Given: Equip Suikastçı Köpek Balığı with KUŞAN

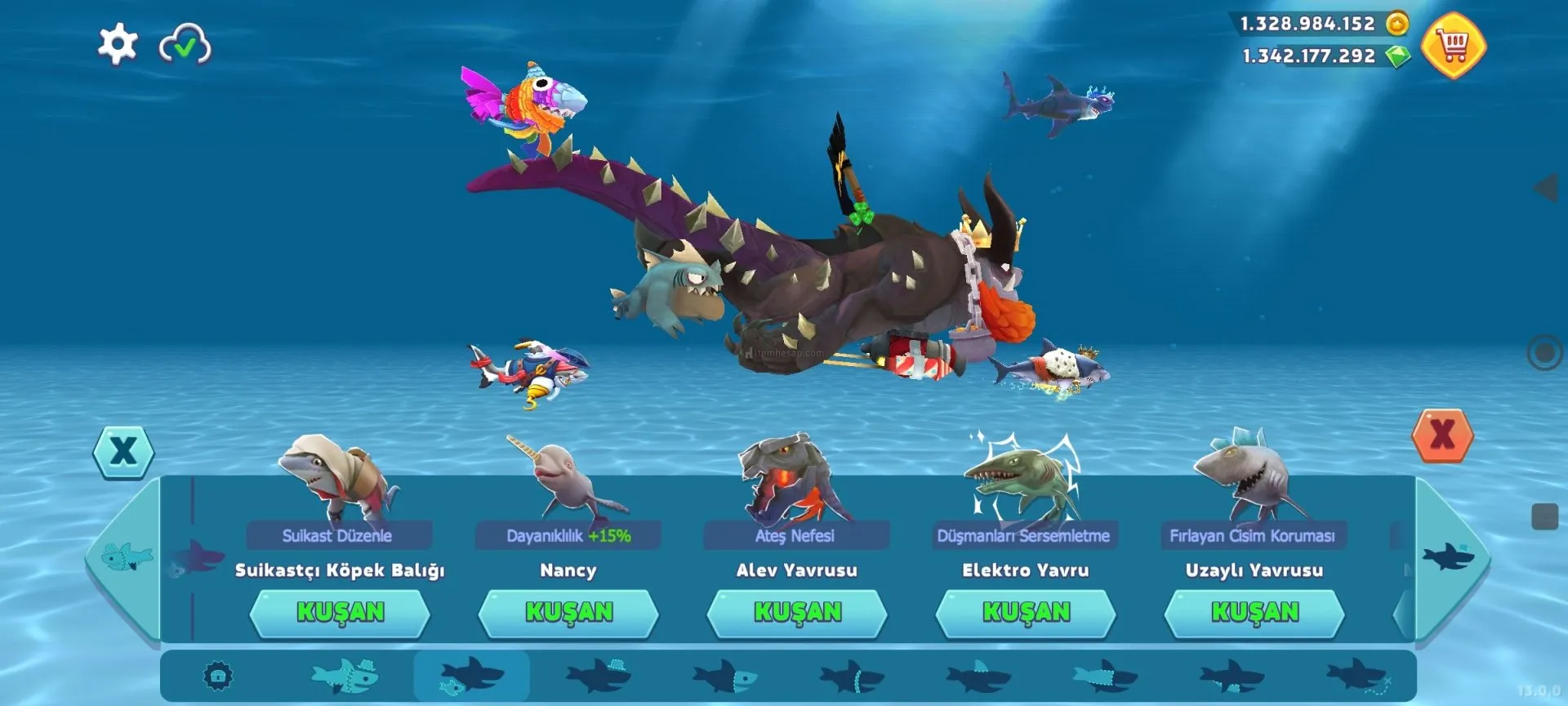Looking at the screenshot, I should tap(340, 613).
